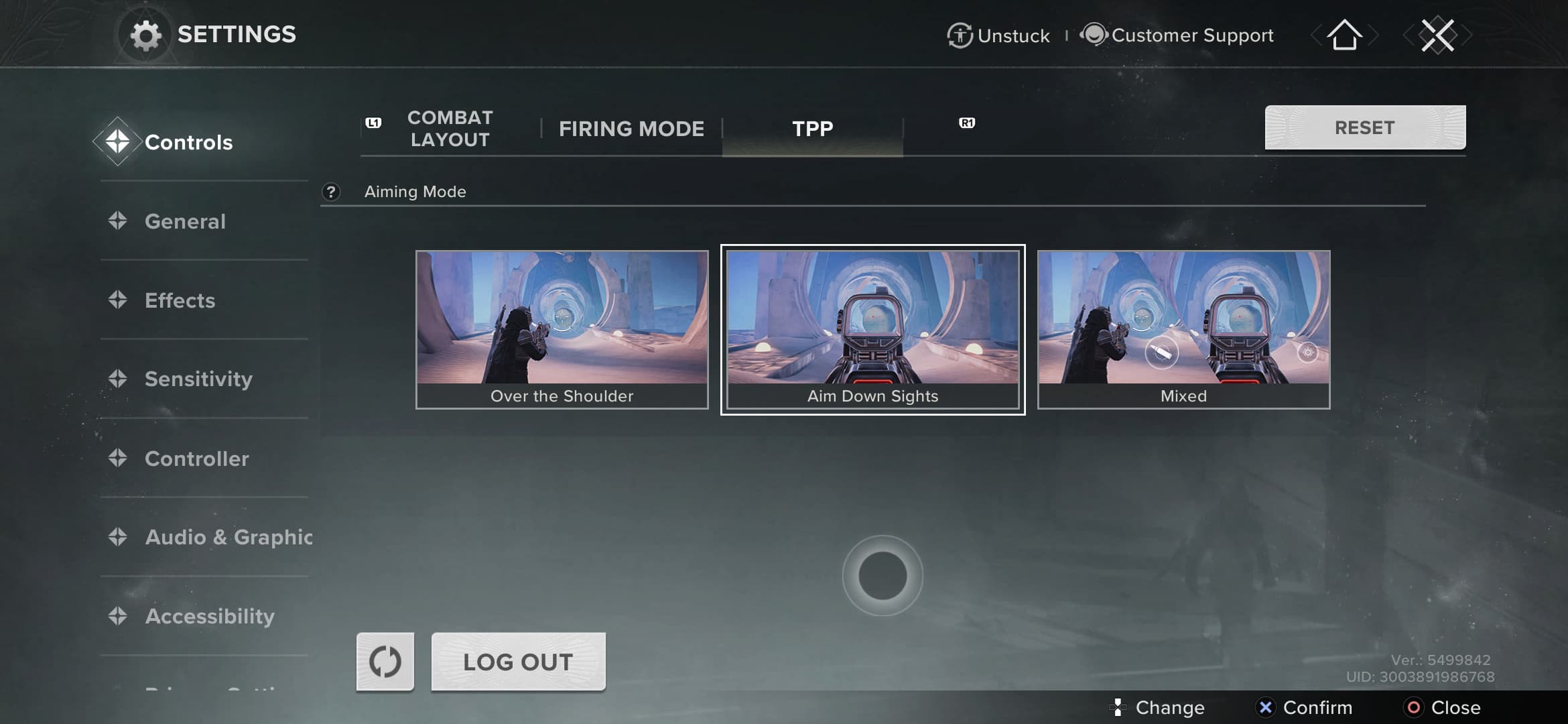The height and width of the screenshot is (724, 1568).
Task: Switch to the Firing Mode tab
Action: 631,129
